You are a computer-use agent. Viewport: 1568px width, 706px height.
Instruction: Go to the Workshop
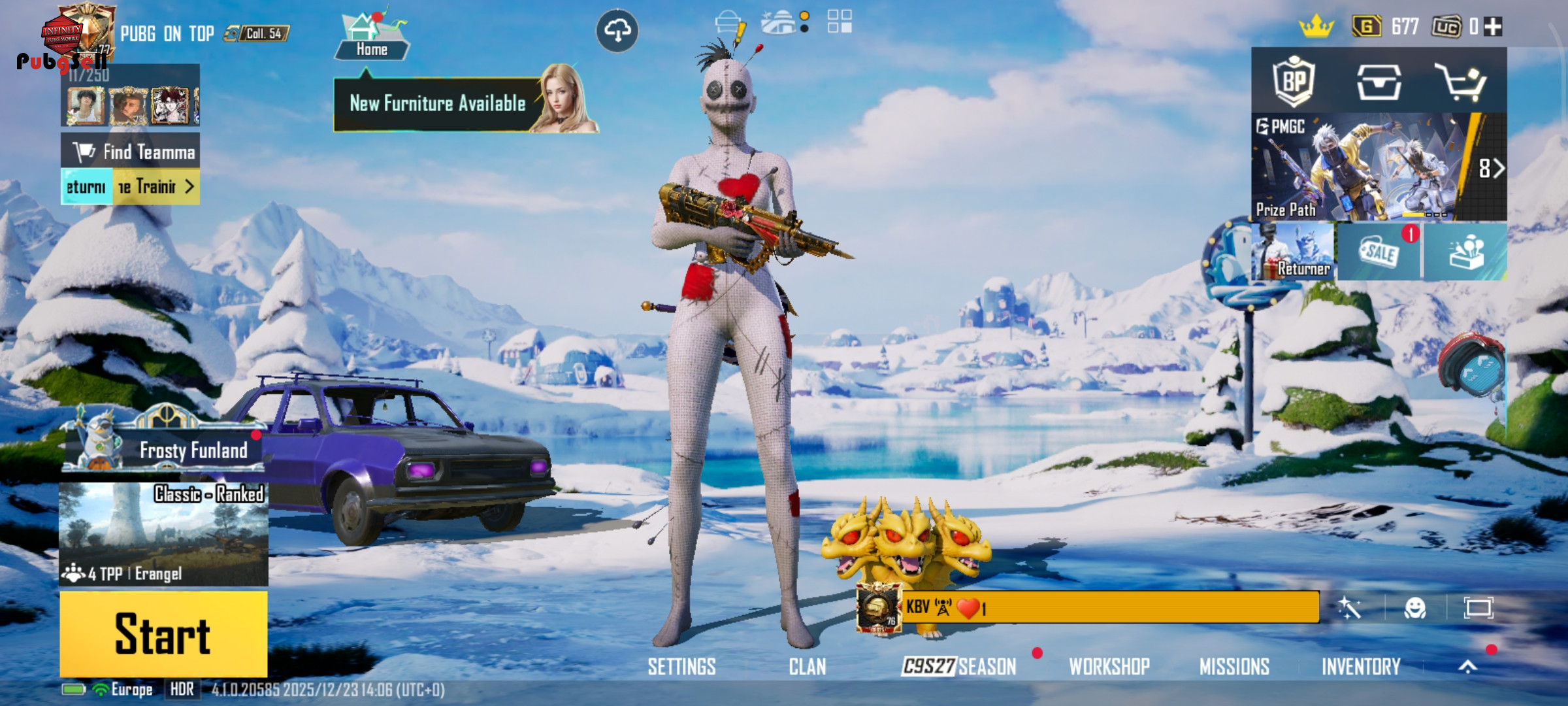click(x=1109, y=667)
